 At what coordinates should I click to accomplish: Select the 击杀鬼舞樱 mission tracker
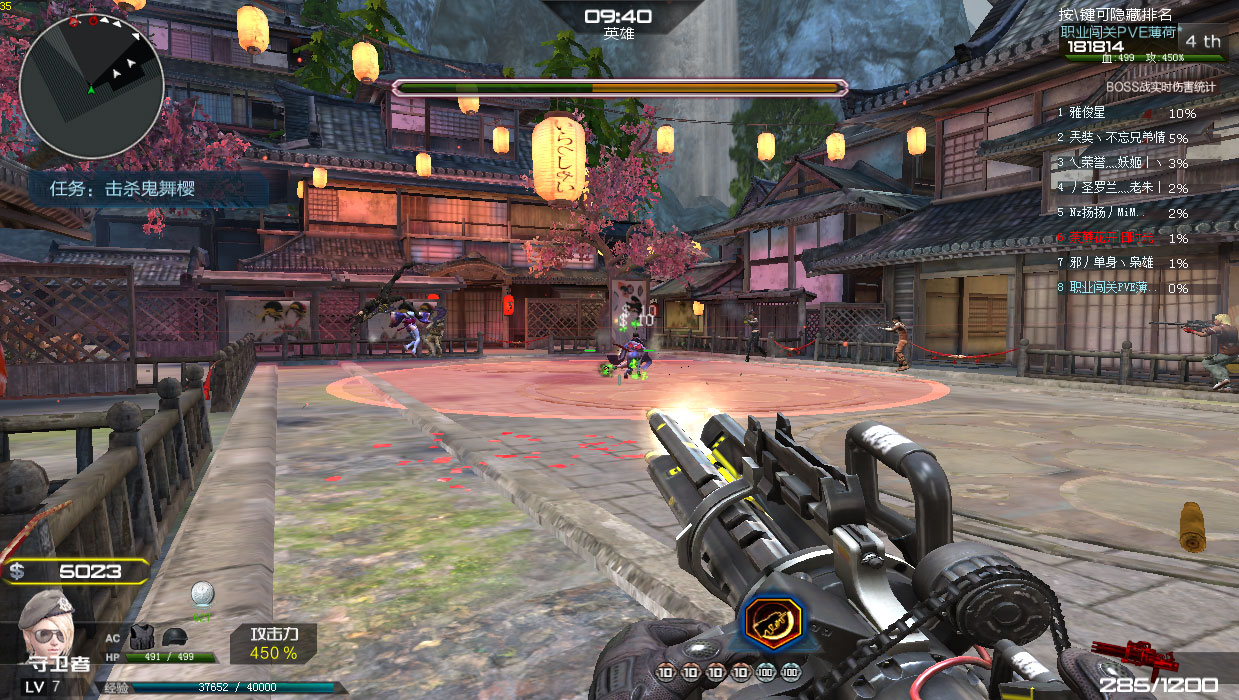click(148, 188)
